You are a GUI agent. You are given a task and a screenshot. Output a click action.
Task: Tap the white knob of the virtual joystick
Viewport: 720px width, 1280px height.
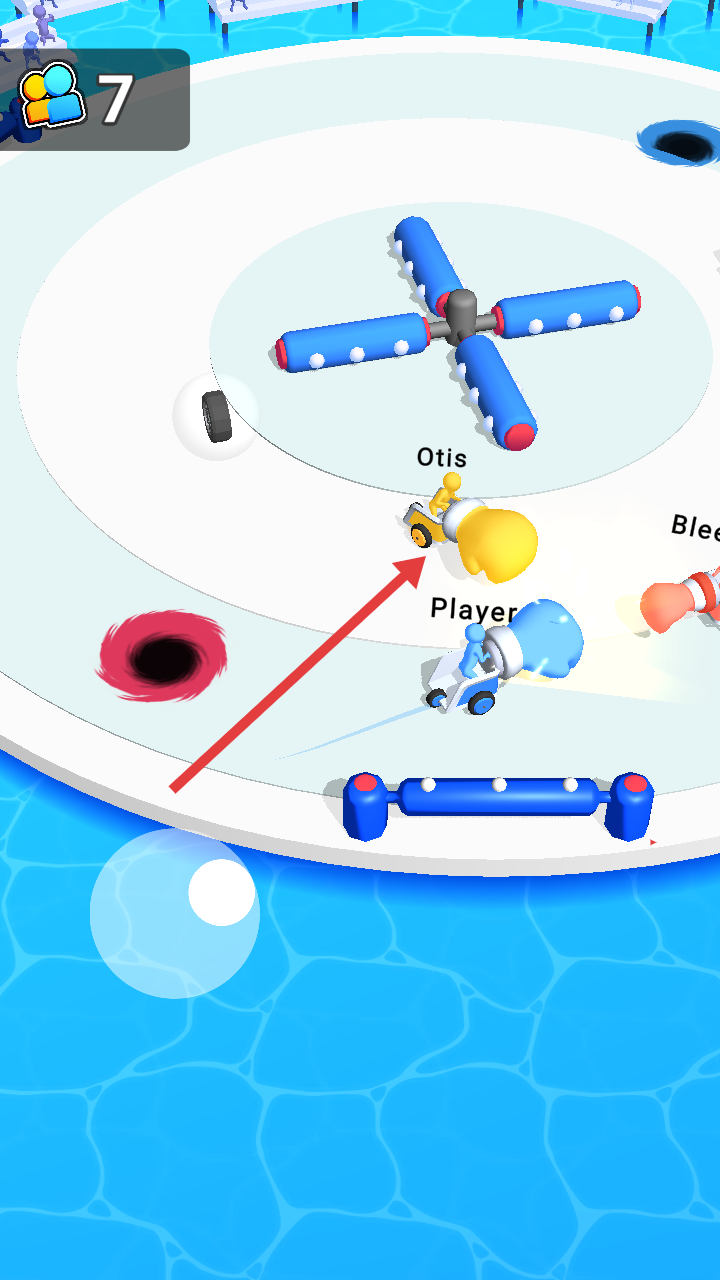click(x=221, y=892)
